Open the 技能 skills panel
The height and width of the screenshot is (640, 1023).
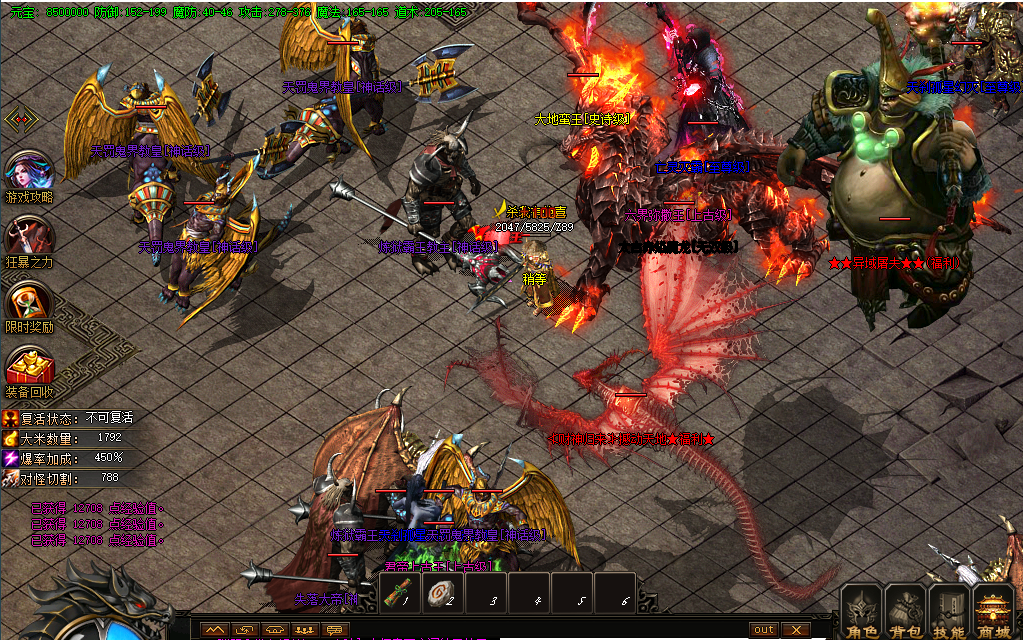pyautogui.click(x=949, y=611)
